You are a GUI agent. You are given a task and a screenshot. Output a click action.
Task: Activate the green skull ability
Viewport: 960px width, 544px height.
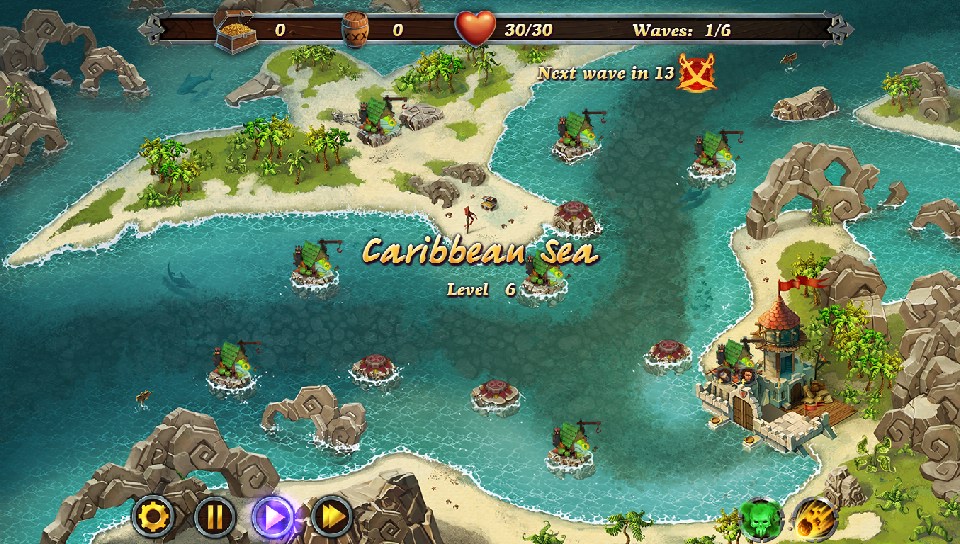(760, 519)
